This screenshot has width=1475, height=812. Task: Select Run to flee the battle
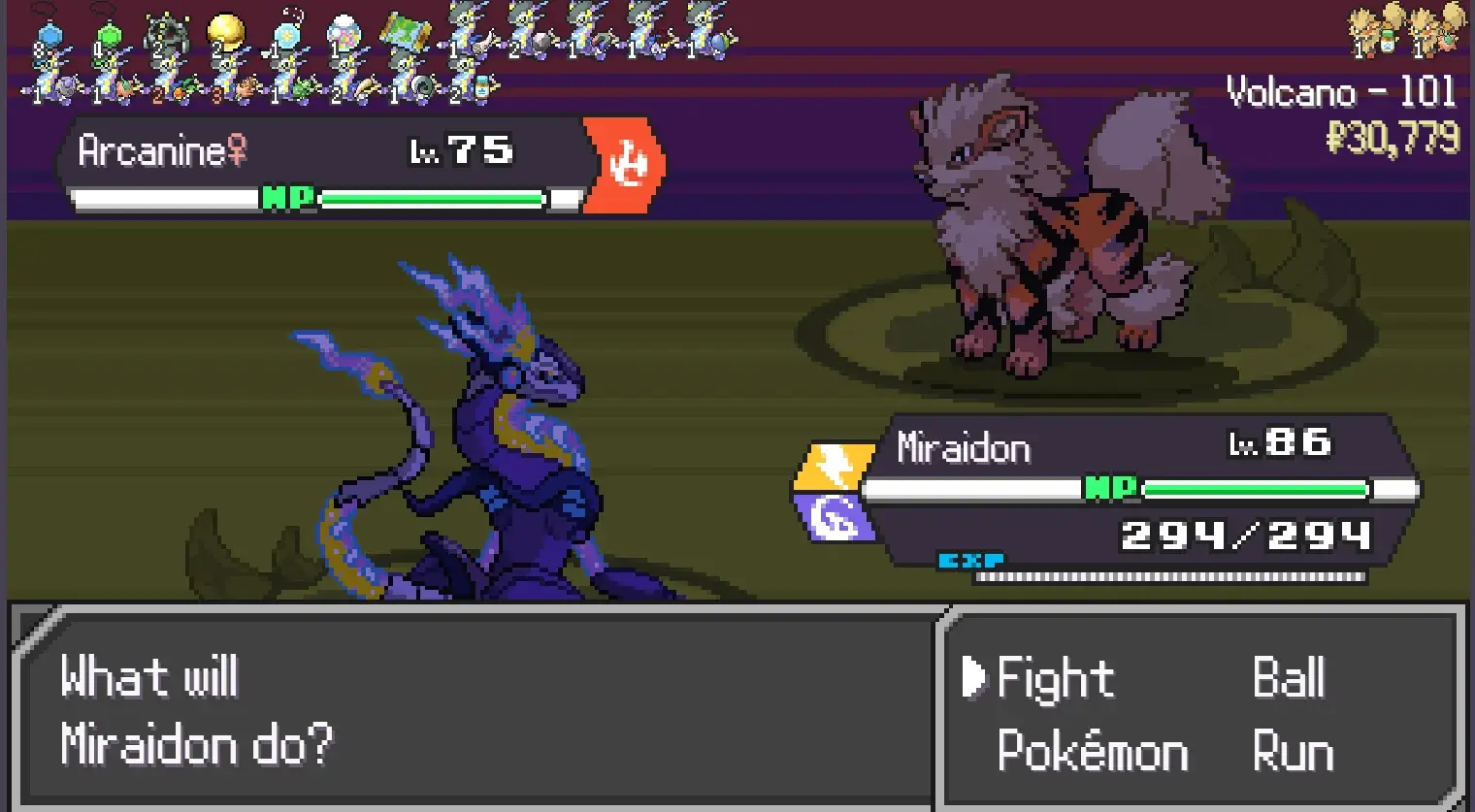point(1292,749)
